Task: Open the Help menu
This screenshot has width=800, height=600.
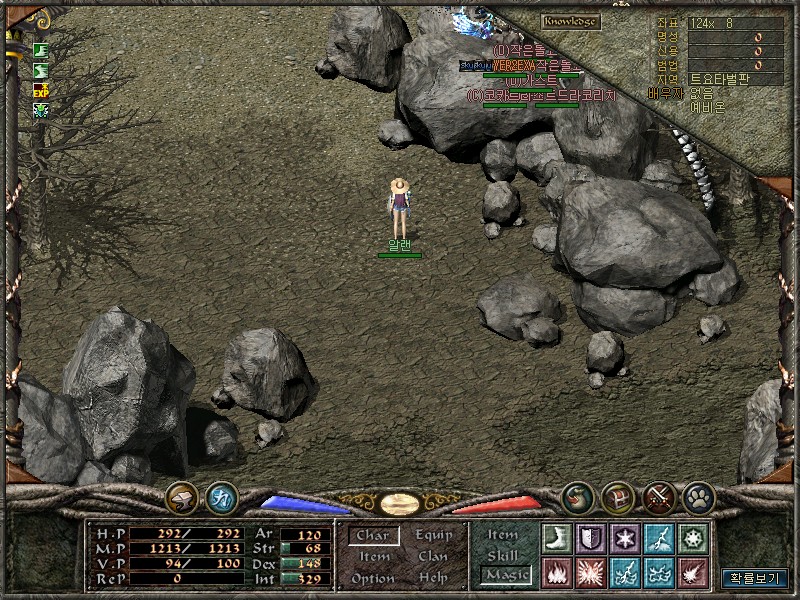Action: coord(433,579)
